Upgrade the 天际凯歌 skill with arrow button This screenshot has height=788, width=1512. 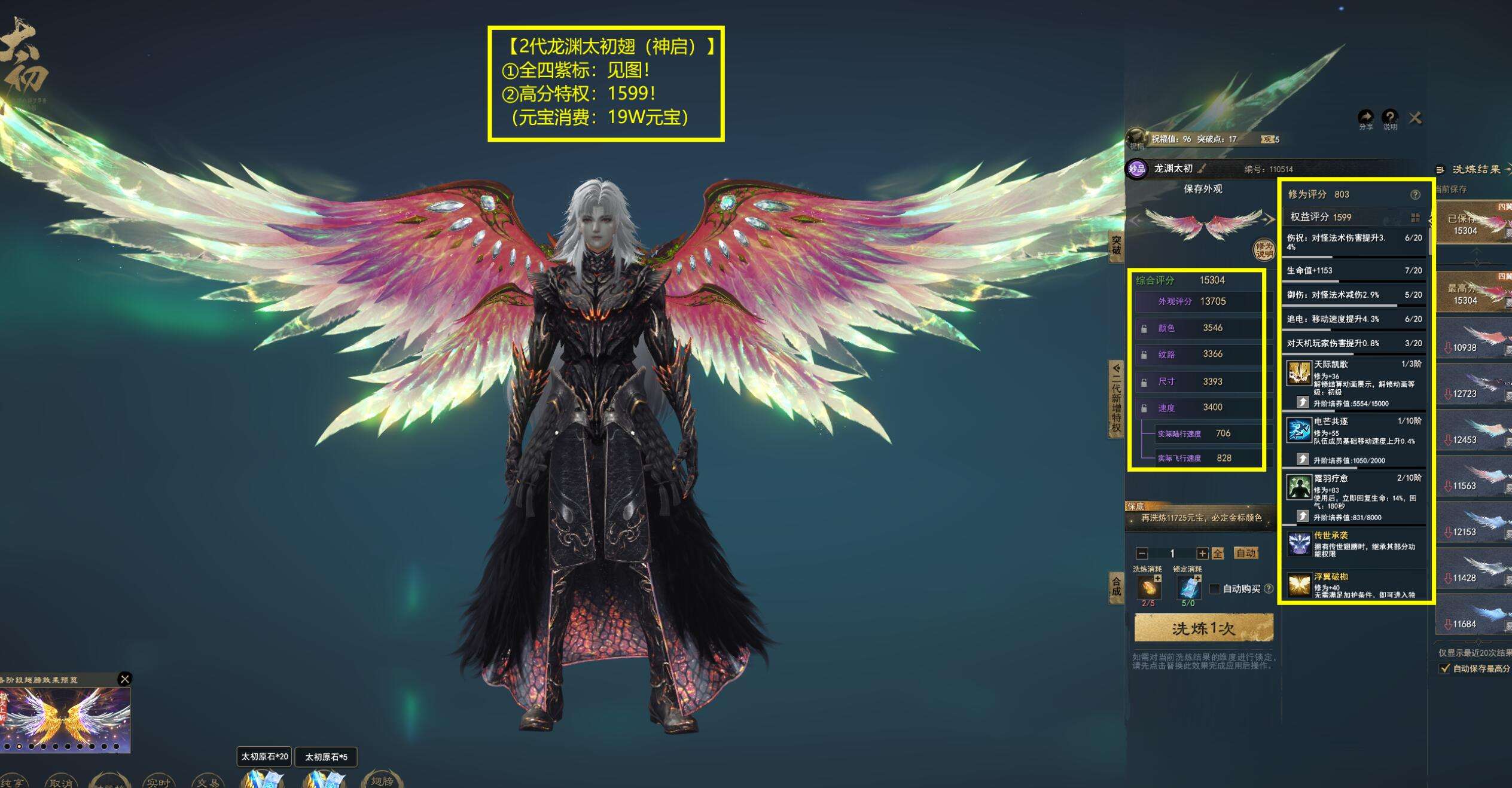coord(1302,402)
